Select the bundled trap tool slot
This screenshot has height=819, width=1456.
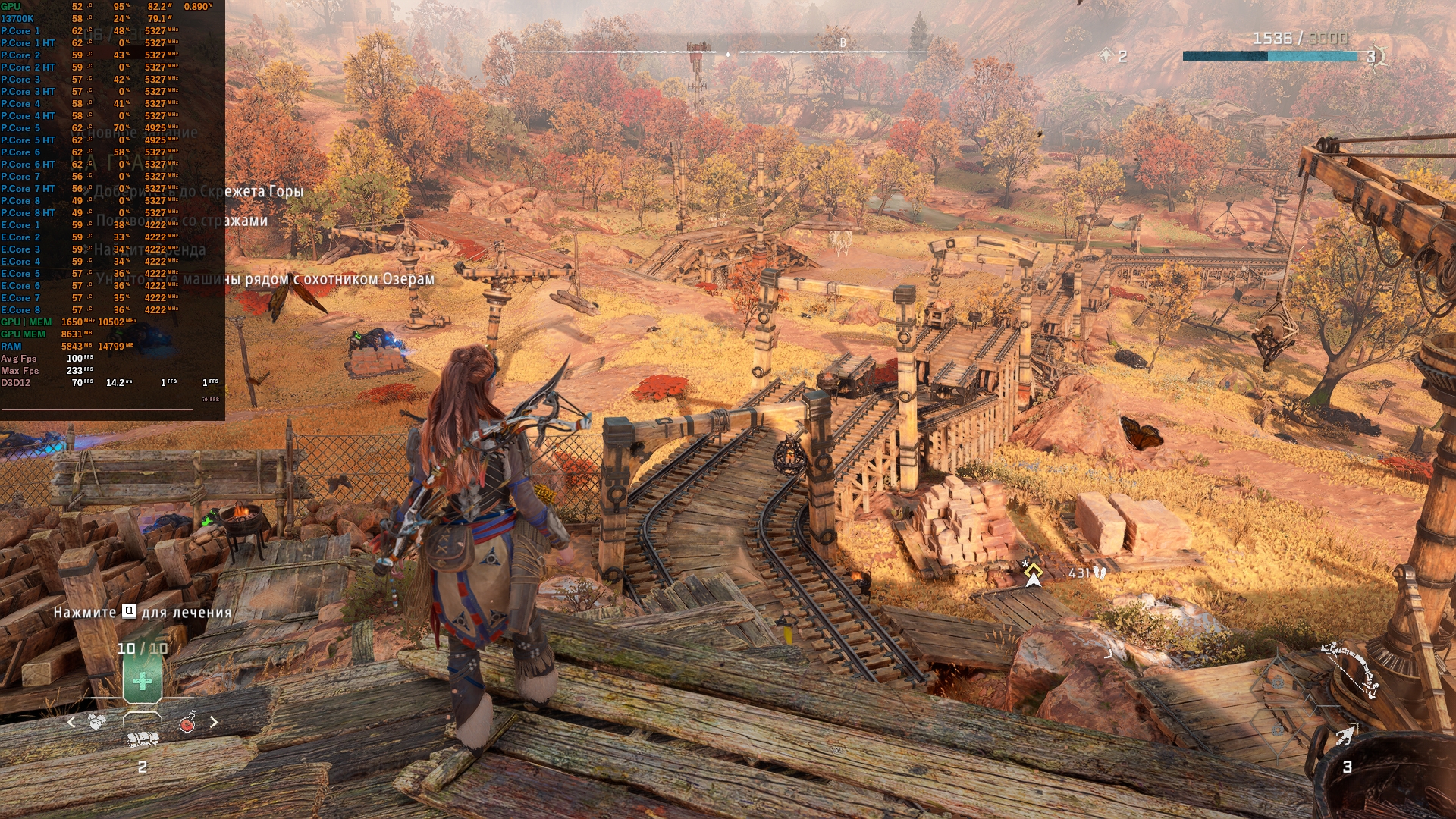(142, 738)
